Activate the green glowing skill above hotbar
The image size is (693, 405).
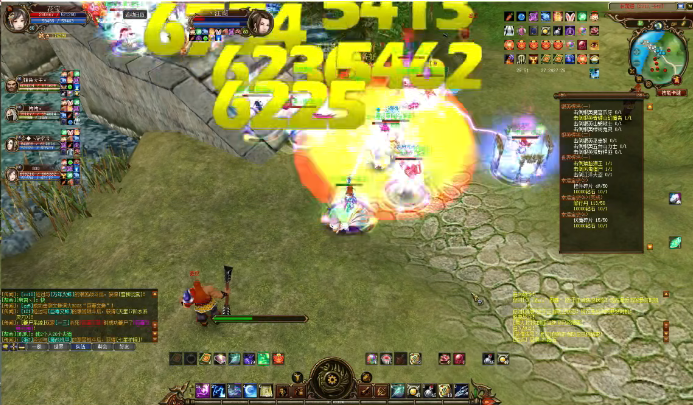(263, 358)
